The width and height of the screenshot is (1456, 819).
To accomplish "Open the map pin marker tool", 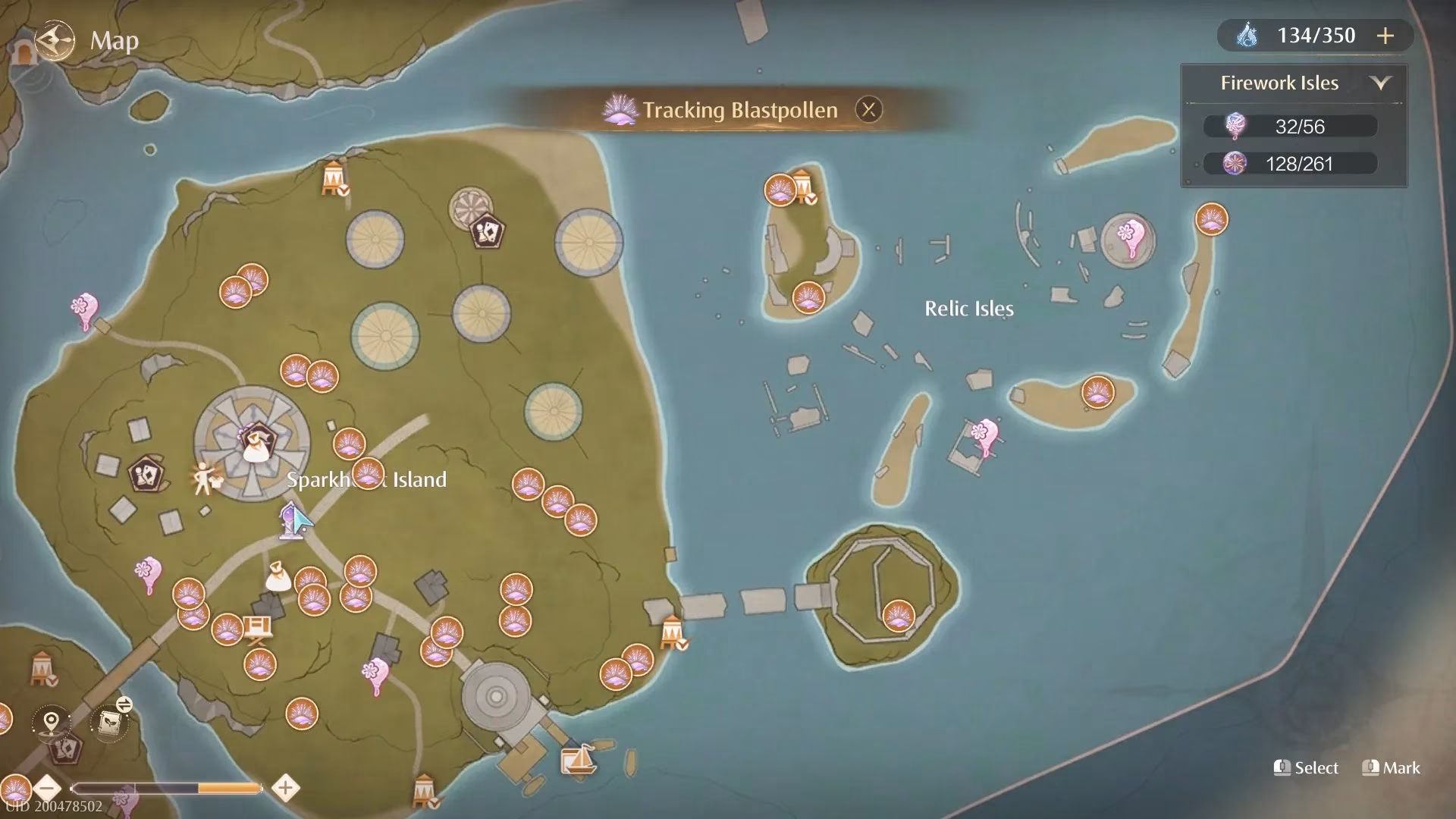I will 51,721.
